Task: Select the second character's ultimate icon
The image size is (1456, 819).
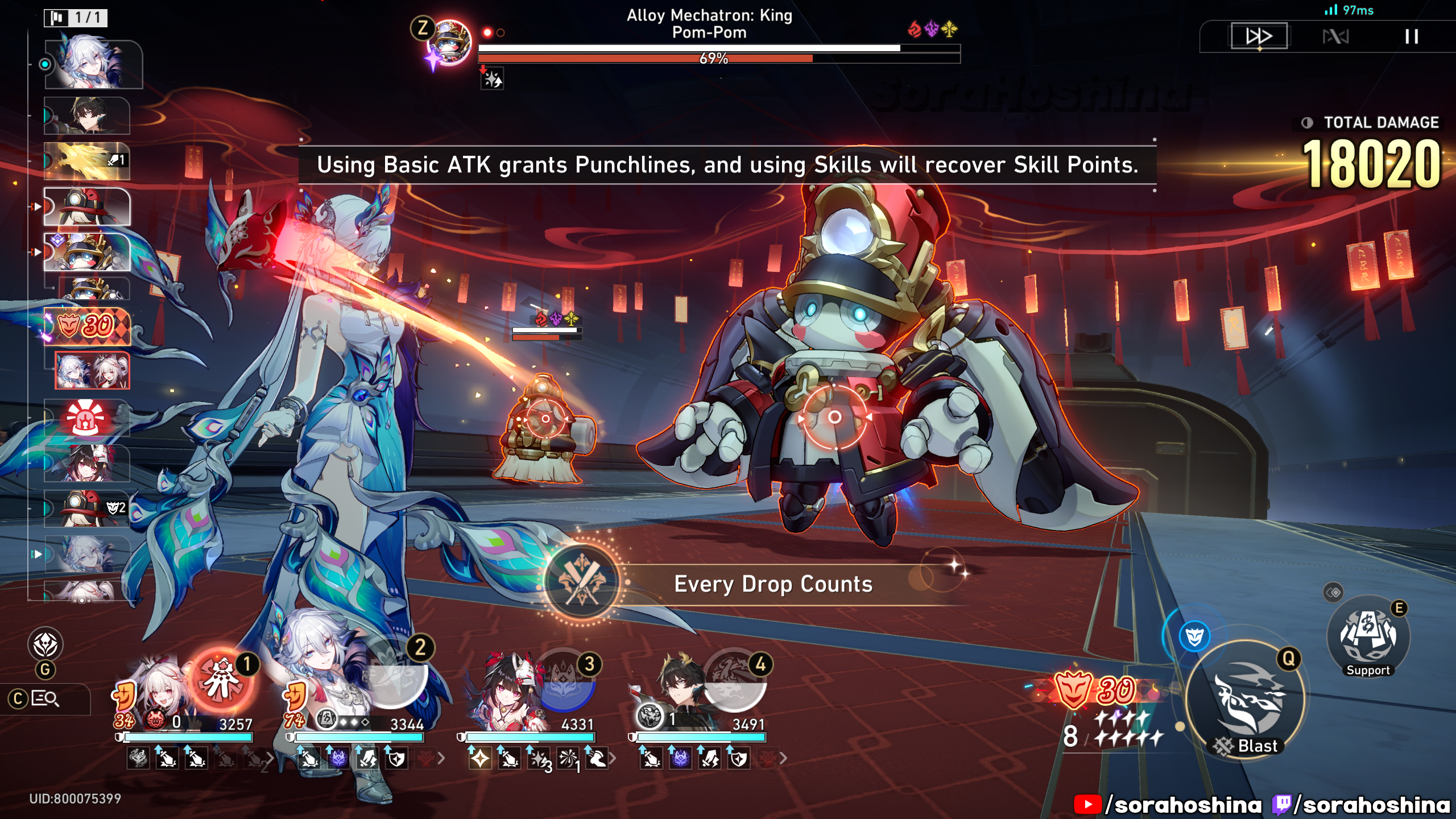Action: [x=392, y=678]
